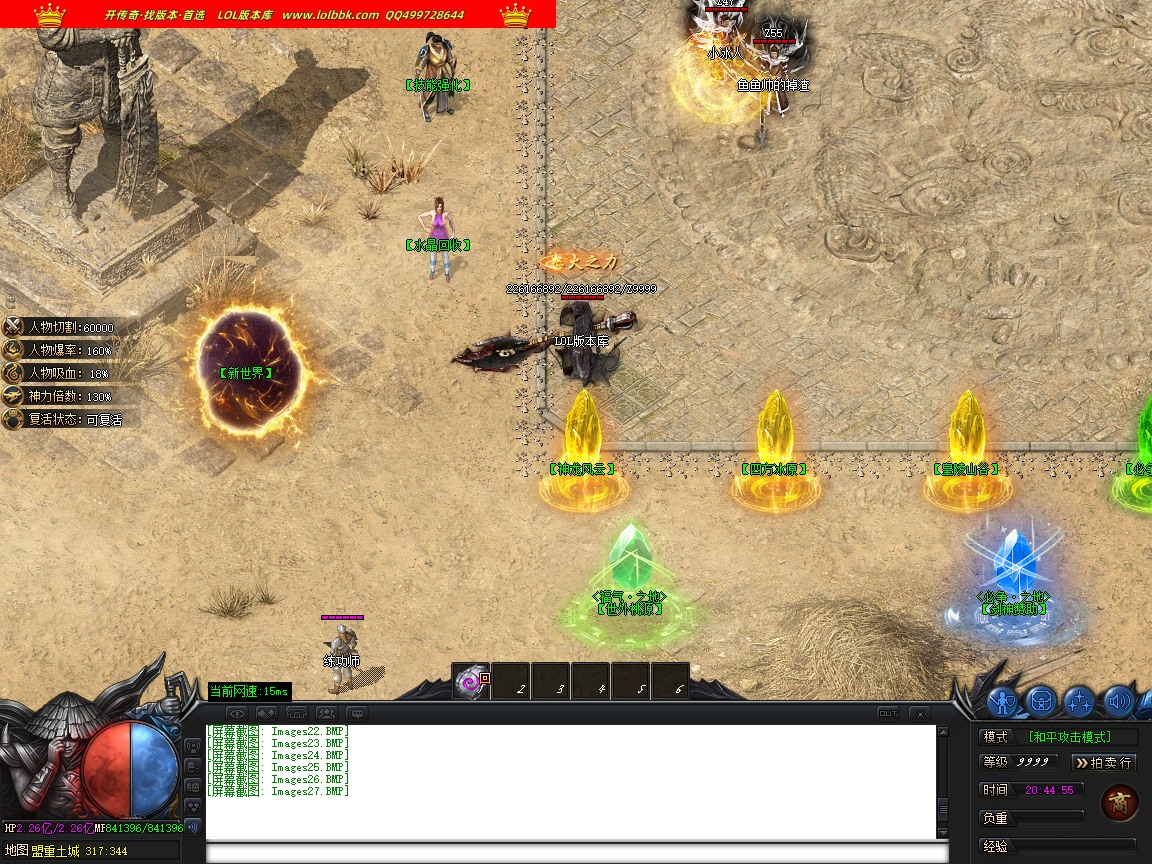1152x864 pixels.
Task: Click the crossed swords 人物切割 icon
Action: (x=13, y=327)
